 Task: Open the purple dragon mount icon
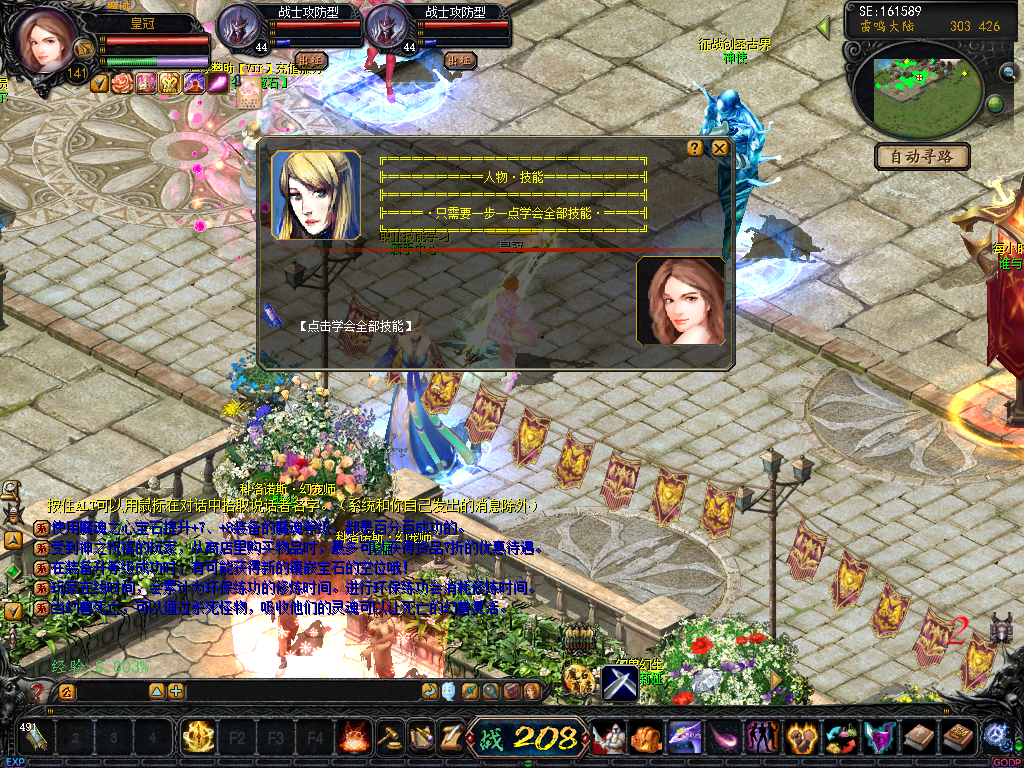pos(684,739)
